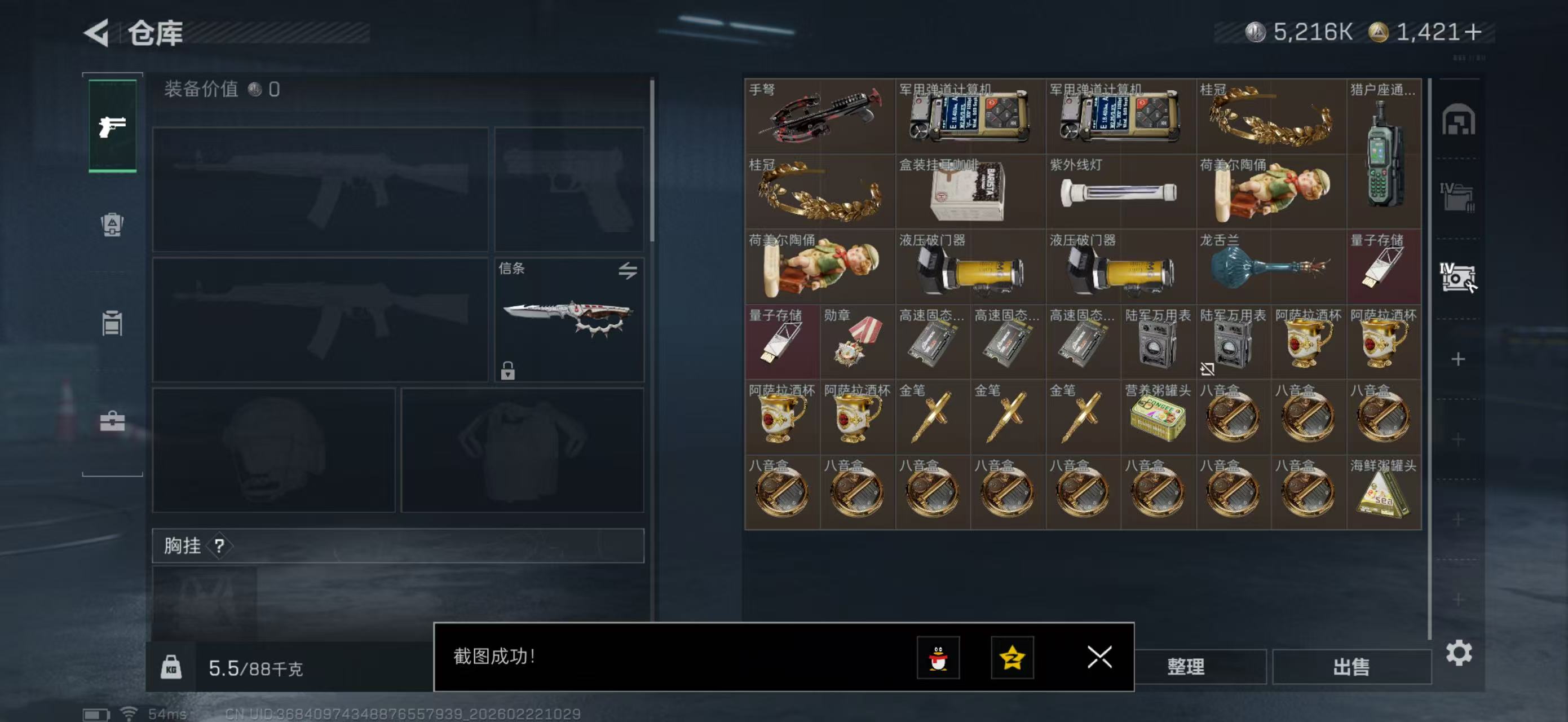This screenshot has height=722, width=1568.
Task: Go back from the 仓库 screen
Action: coord(98,33)
